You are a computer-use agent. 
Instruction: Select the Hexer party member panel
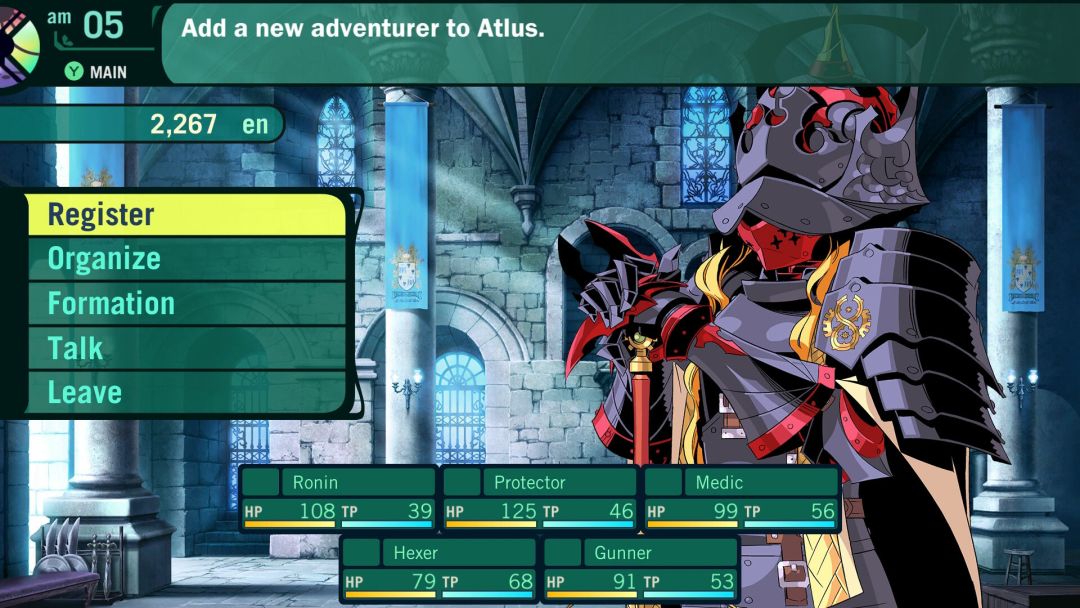(439, 568)
